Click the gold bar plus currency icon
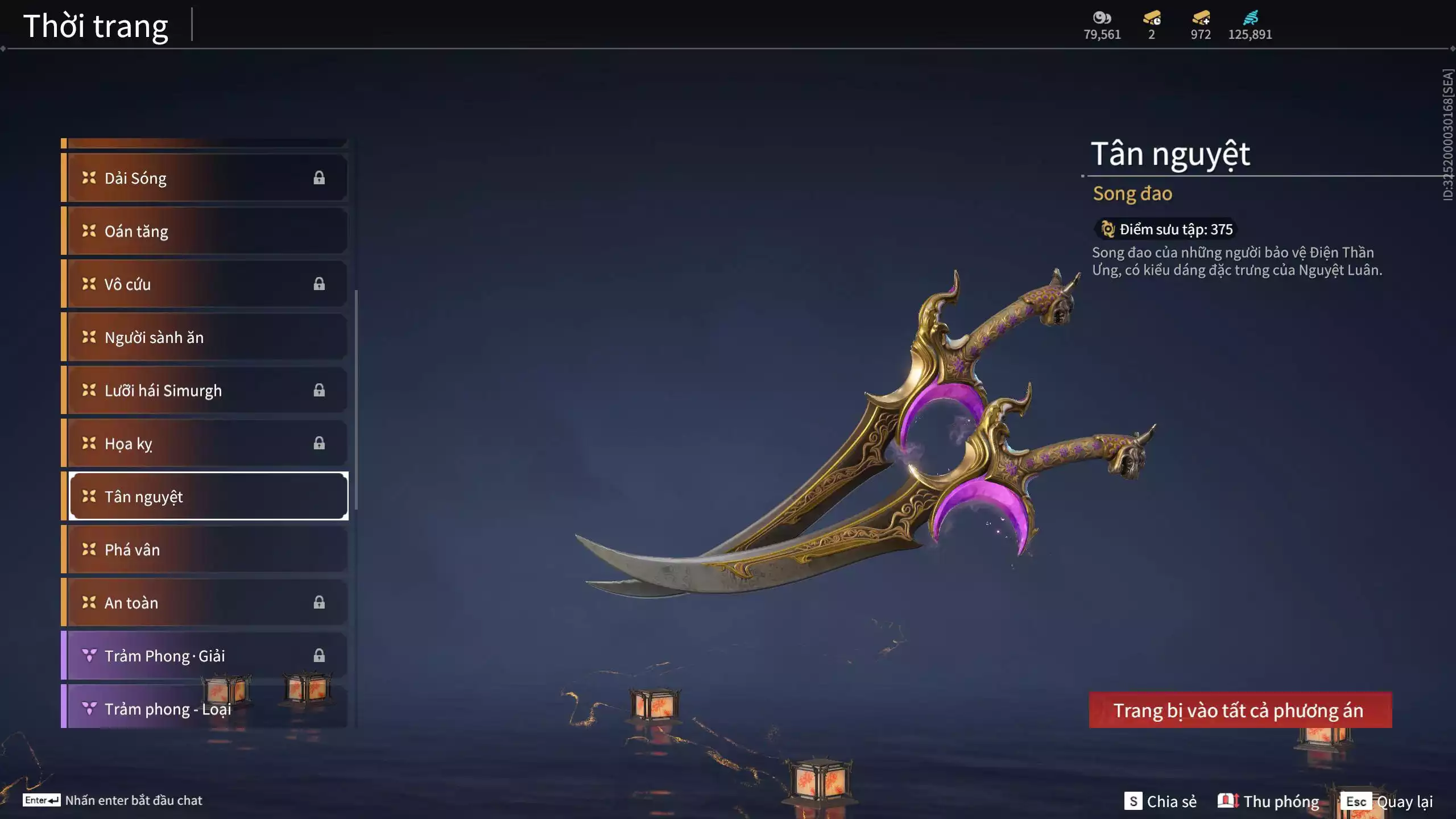 click(1201, 19)
